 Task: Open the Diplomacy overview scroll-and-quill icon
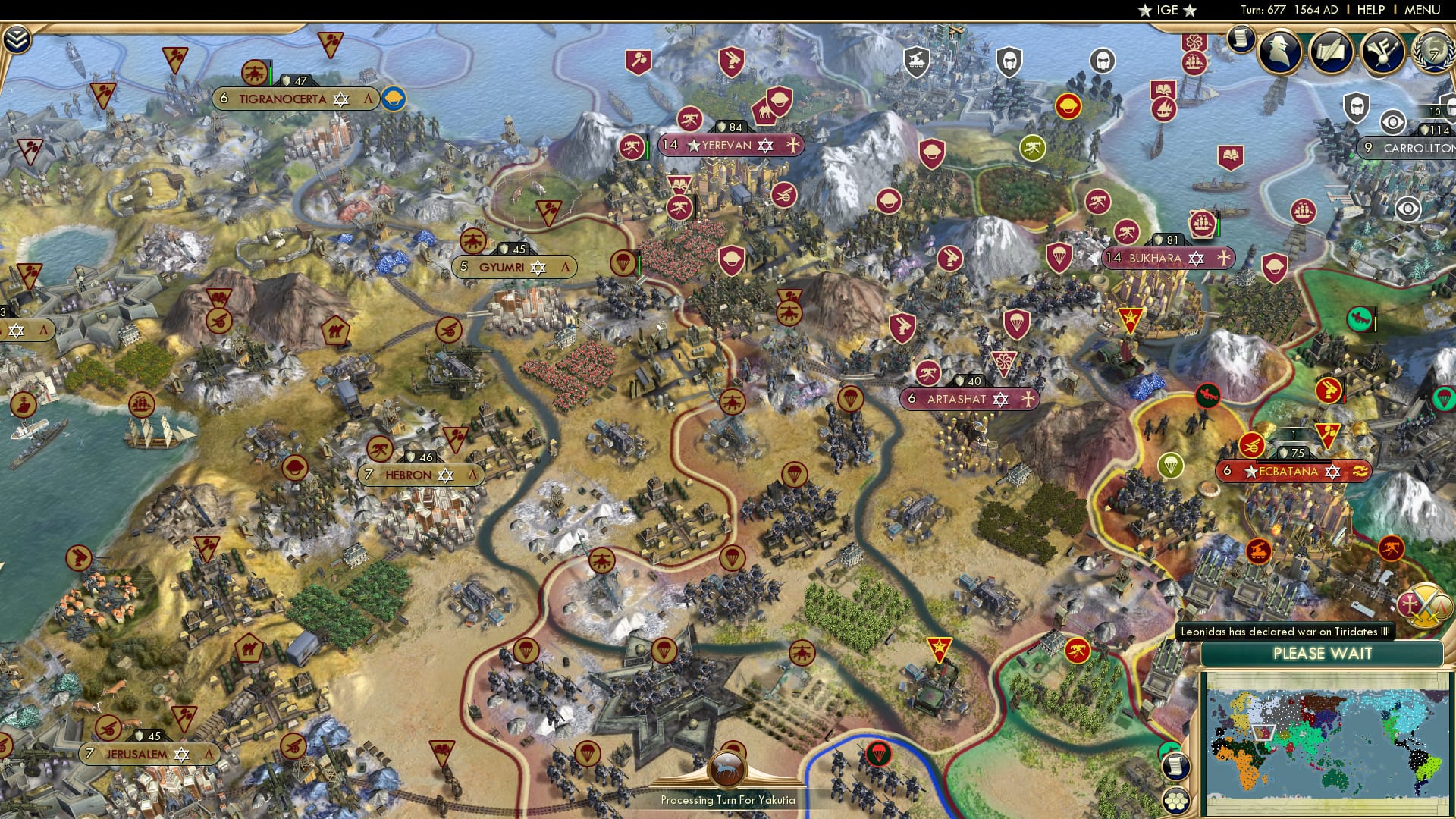click(x=1333, y=53)
